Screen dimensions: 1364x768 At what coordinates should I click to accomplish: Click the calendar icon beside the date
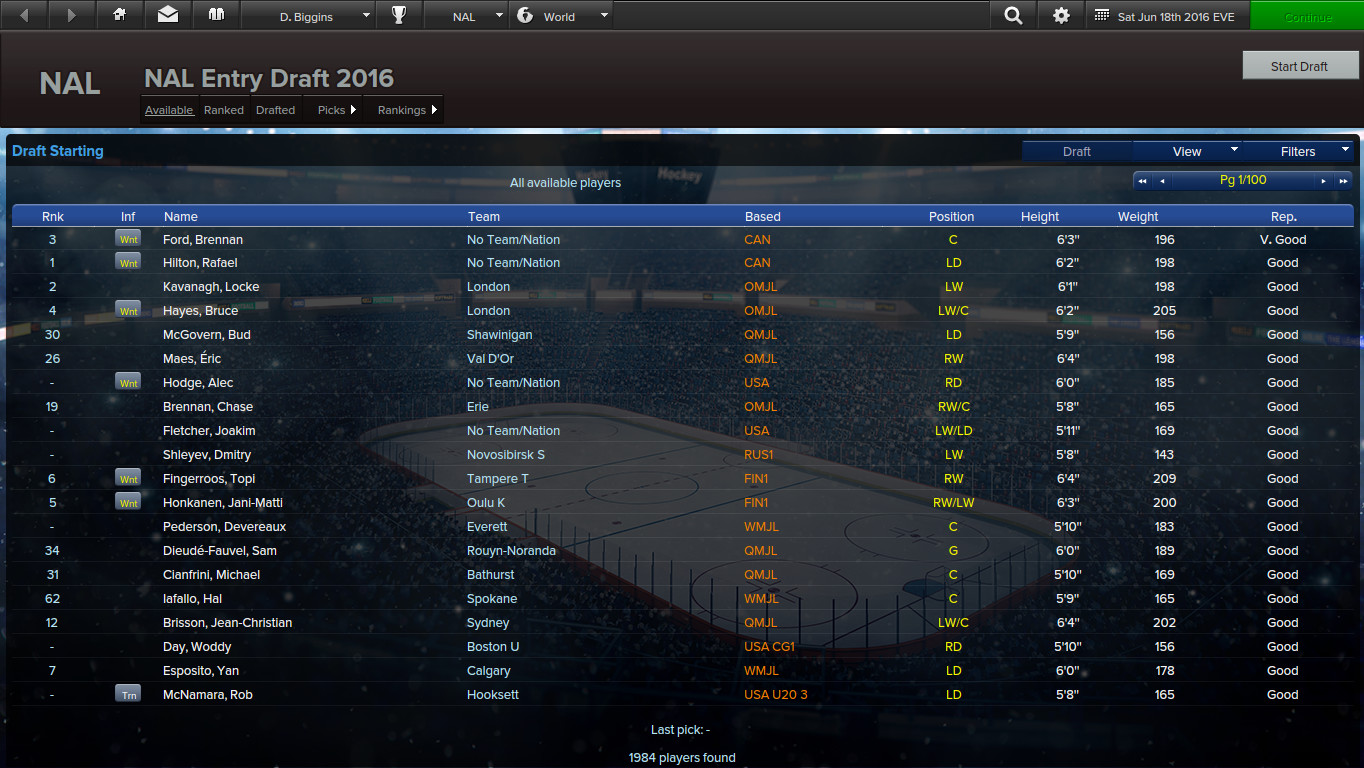tap(1104, 15)
